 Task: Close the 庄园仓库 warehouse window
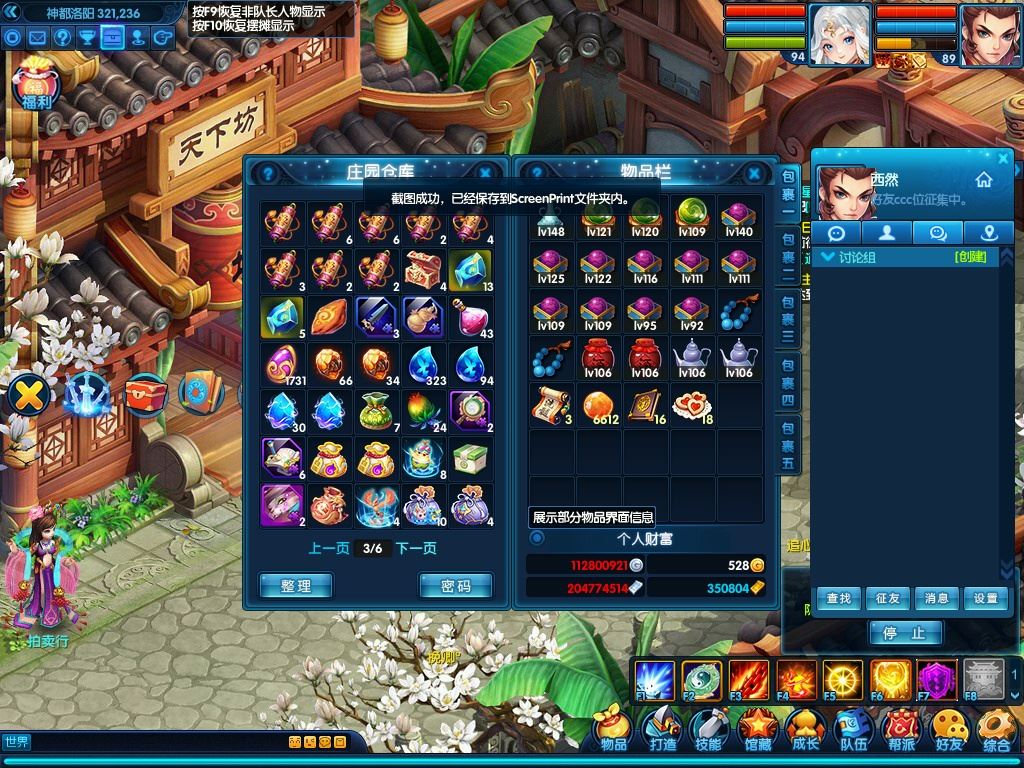click(485, 172)
